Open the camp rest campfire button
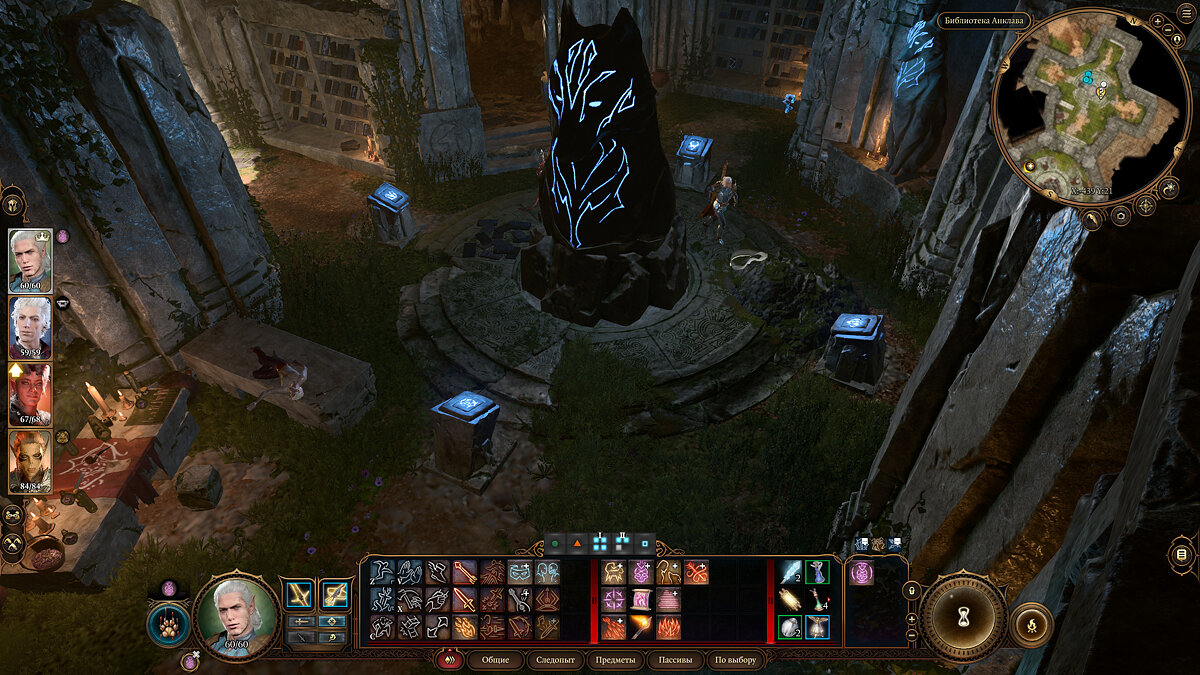Screen dimensions: 1200x675 point(1031,625)
